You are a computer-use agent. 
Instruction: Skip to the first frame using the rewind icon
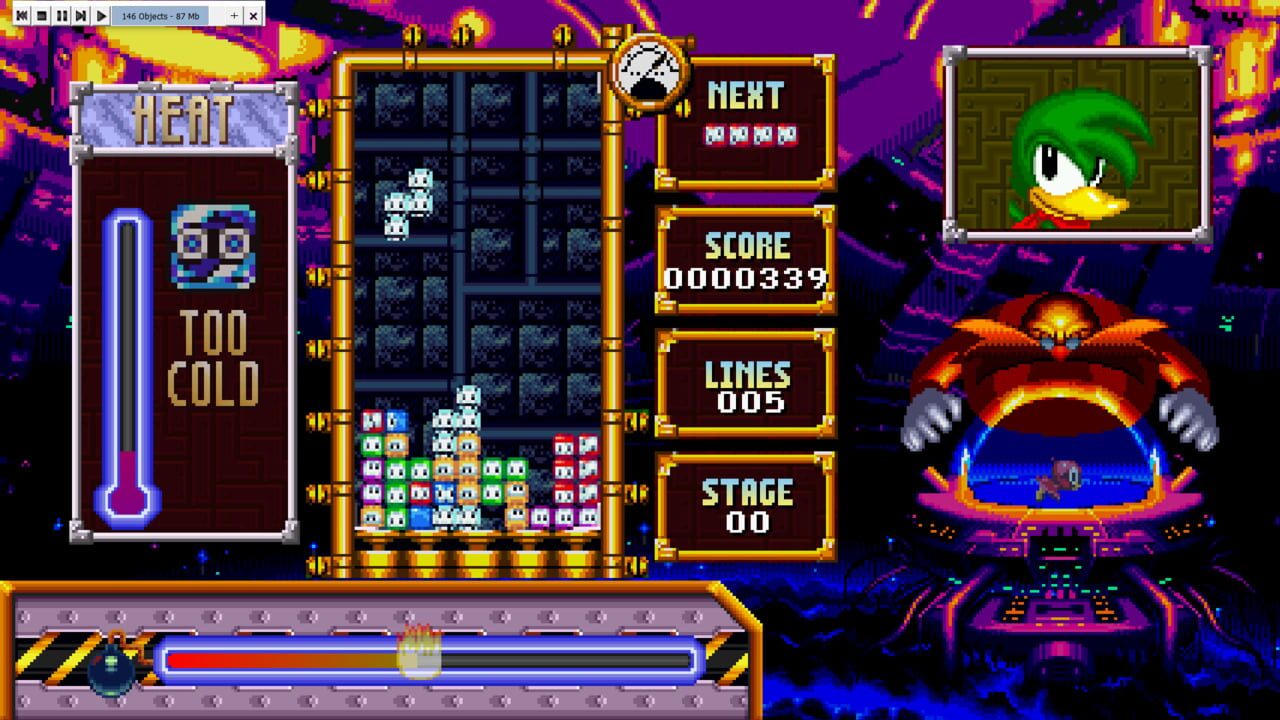[22, 15]
